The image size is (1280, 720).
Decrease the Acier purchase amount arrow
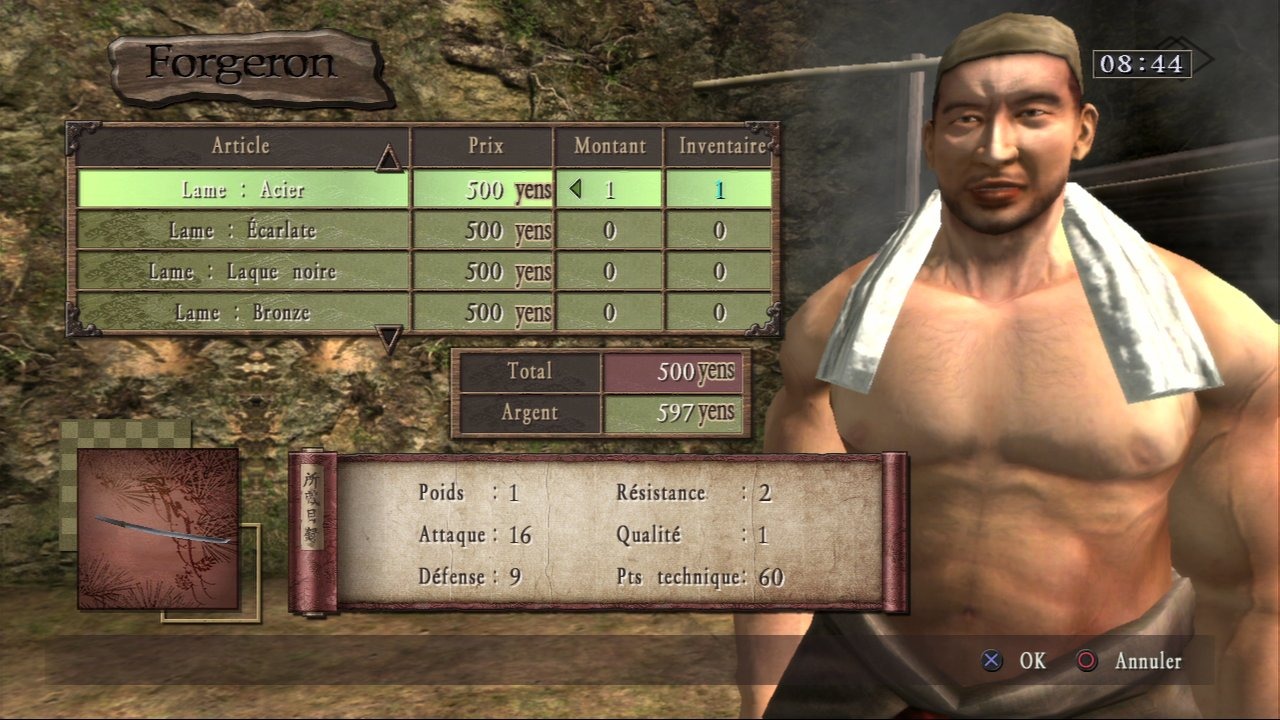575,188
